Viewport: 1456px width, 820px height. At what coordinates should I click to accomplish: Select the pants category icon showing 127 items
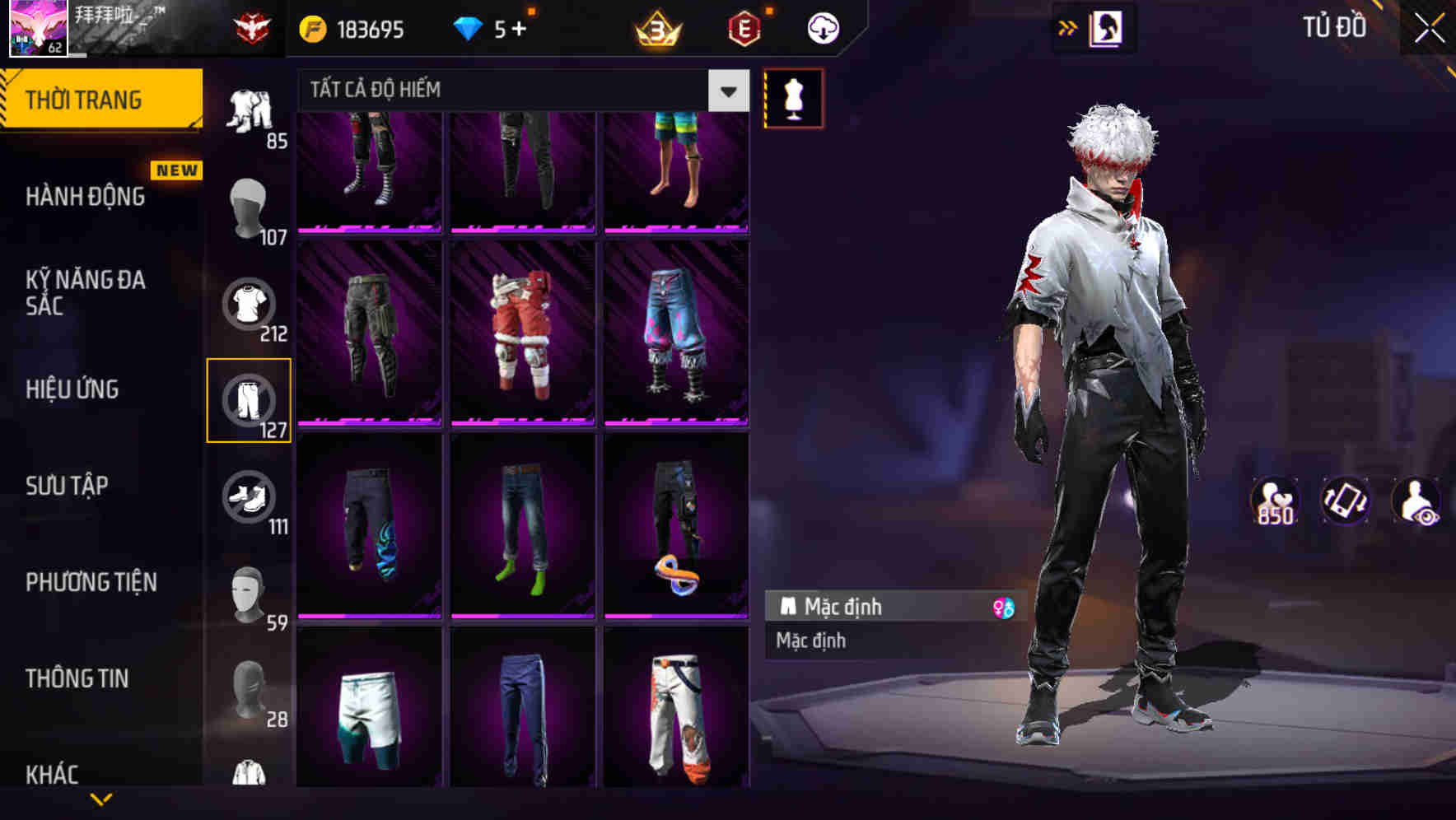click(250, 401)
